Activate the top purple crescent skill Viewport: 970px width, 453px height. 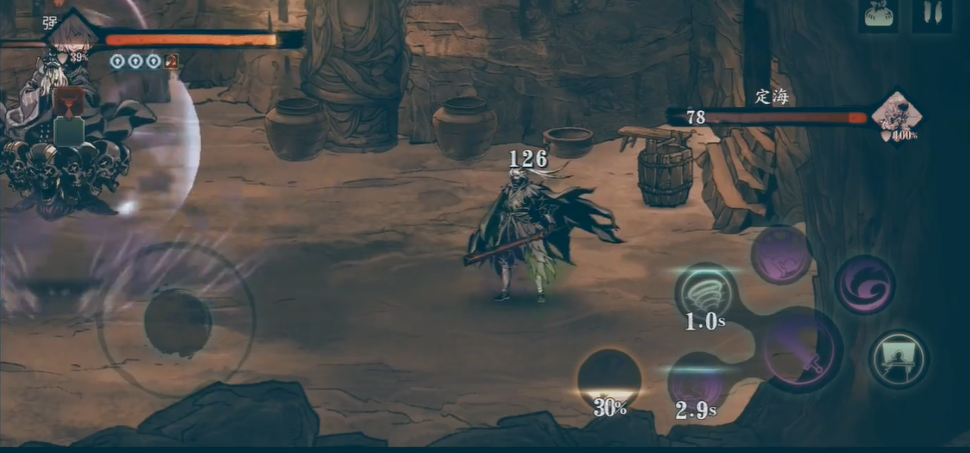(781, 254)
